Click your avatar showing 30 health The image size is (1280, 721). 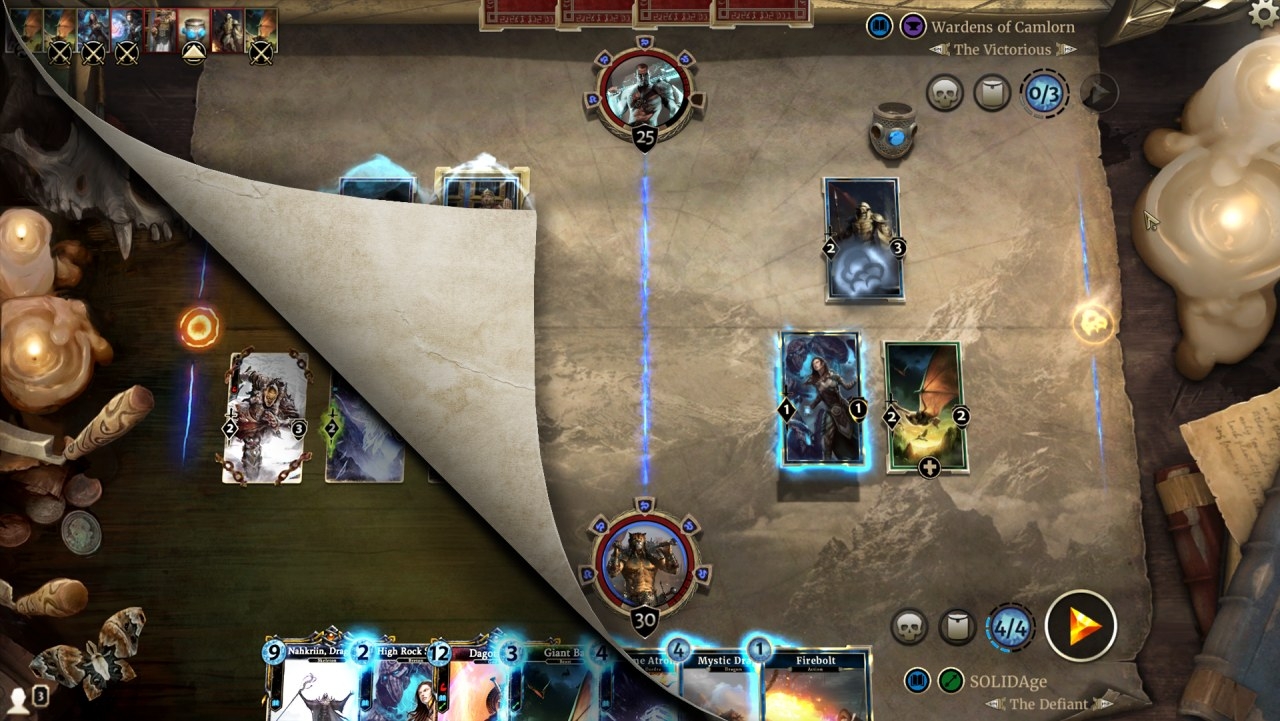(x=646, y=563)
